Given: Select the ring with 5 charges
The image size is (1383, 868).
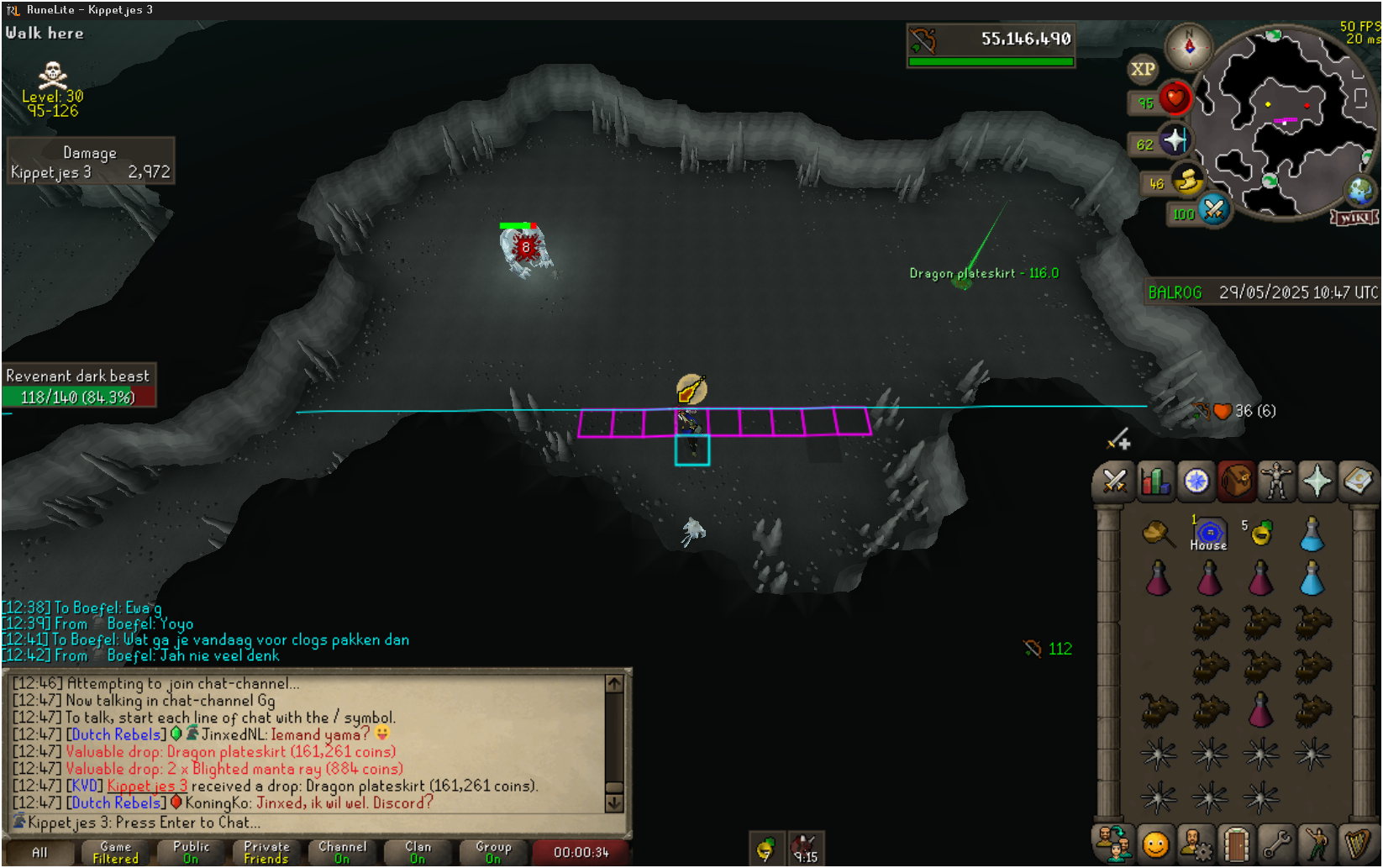Looking at the screenshot, I should coord(1260,533).
